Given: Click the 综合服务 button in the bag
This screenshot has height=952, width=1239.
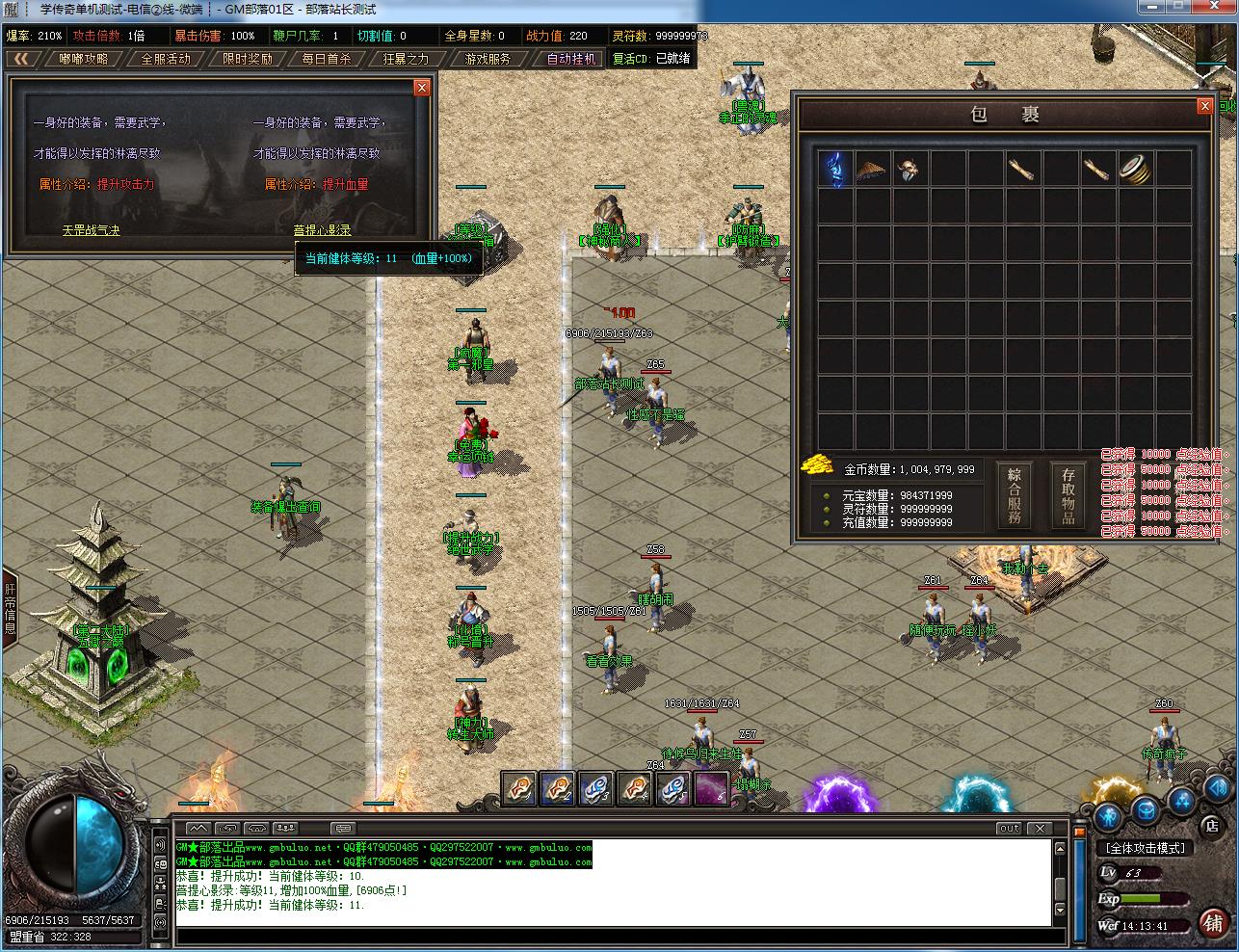Looking at the screenshot, I should (x=1015, y=495).
